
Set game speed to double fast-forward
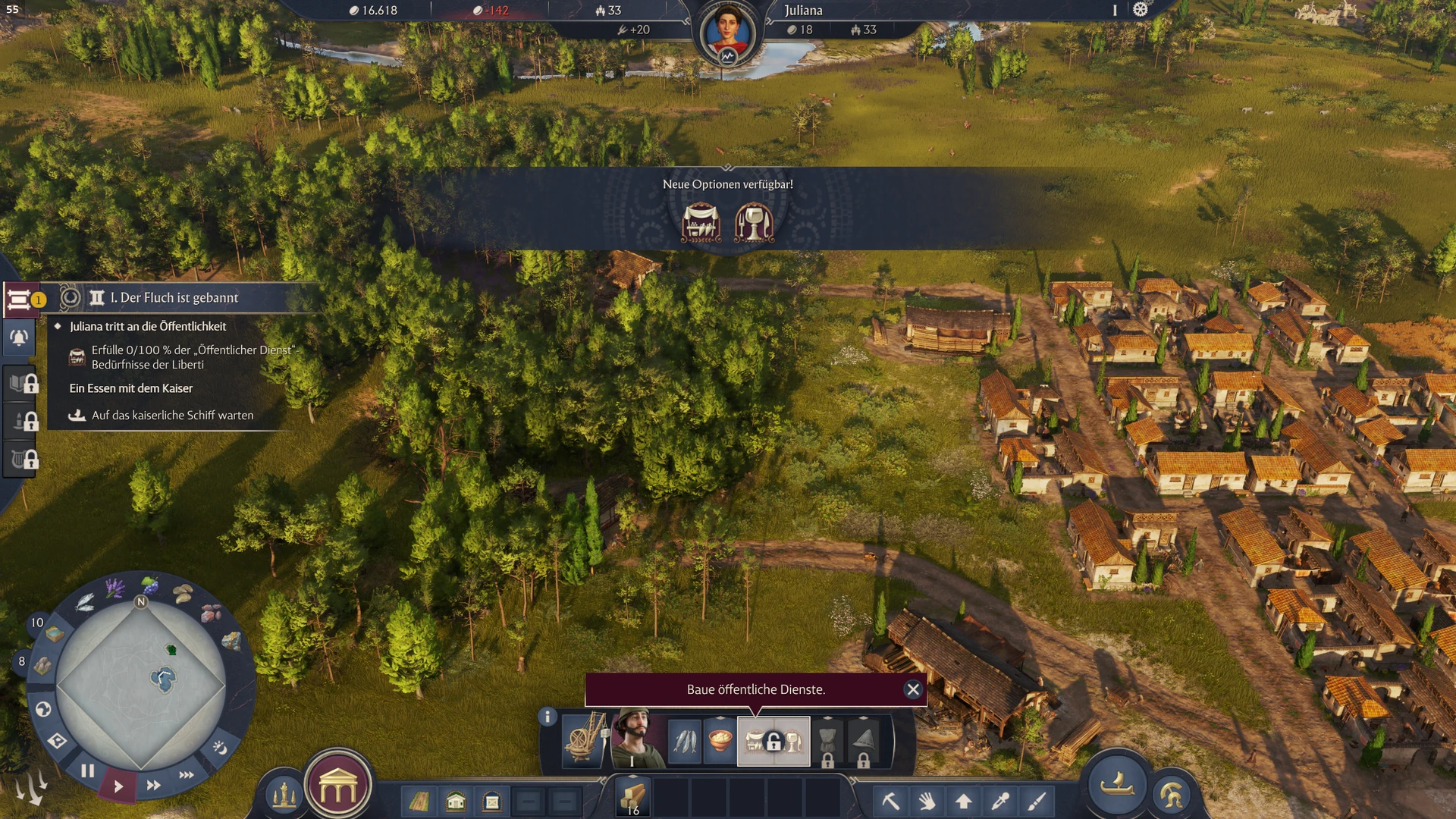pos(153,786)
